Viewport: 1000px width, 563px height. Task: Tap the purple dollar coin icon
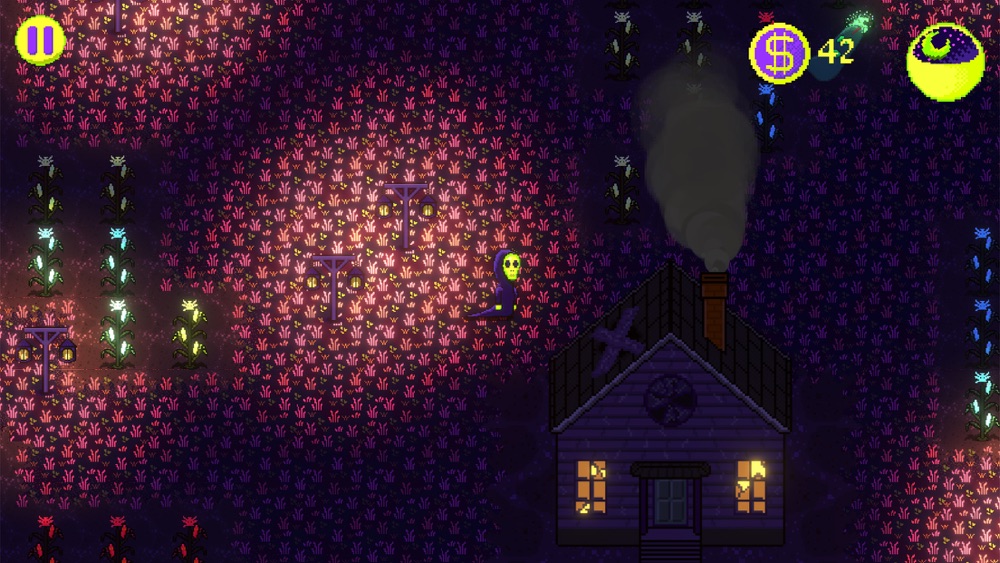[x=780, y=53]
